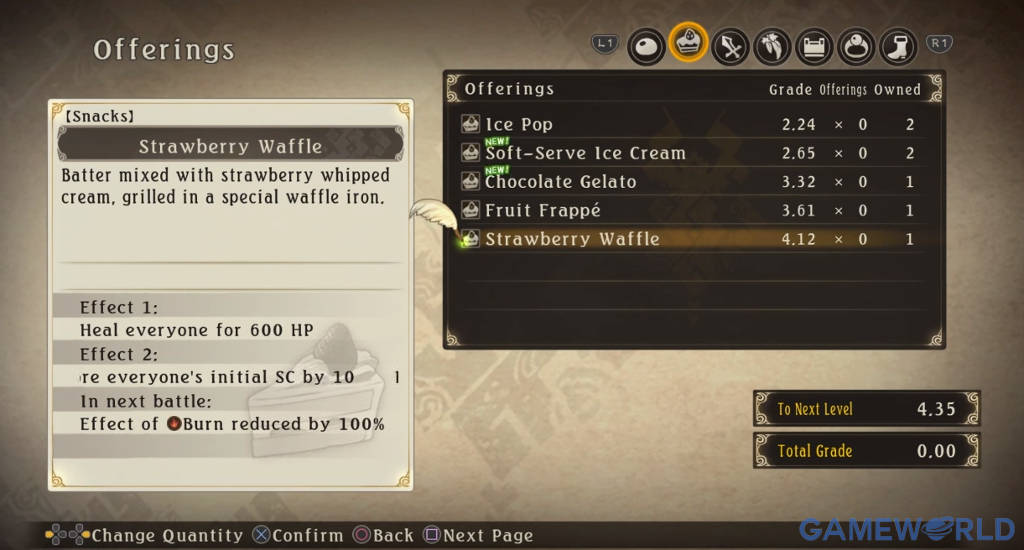Show the armor category tab

click(x=815, y=45)
